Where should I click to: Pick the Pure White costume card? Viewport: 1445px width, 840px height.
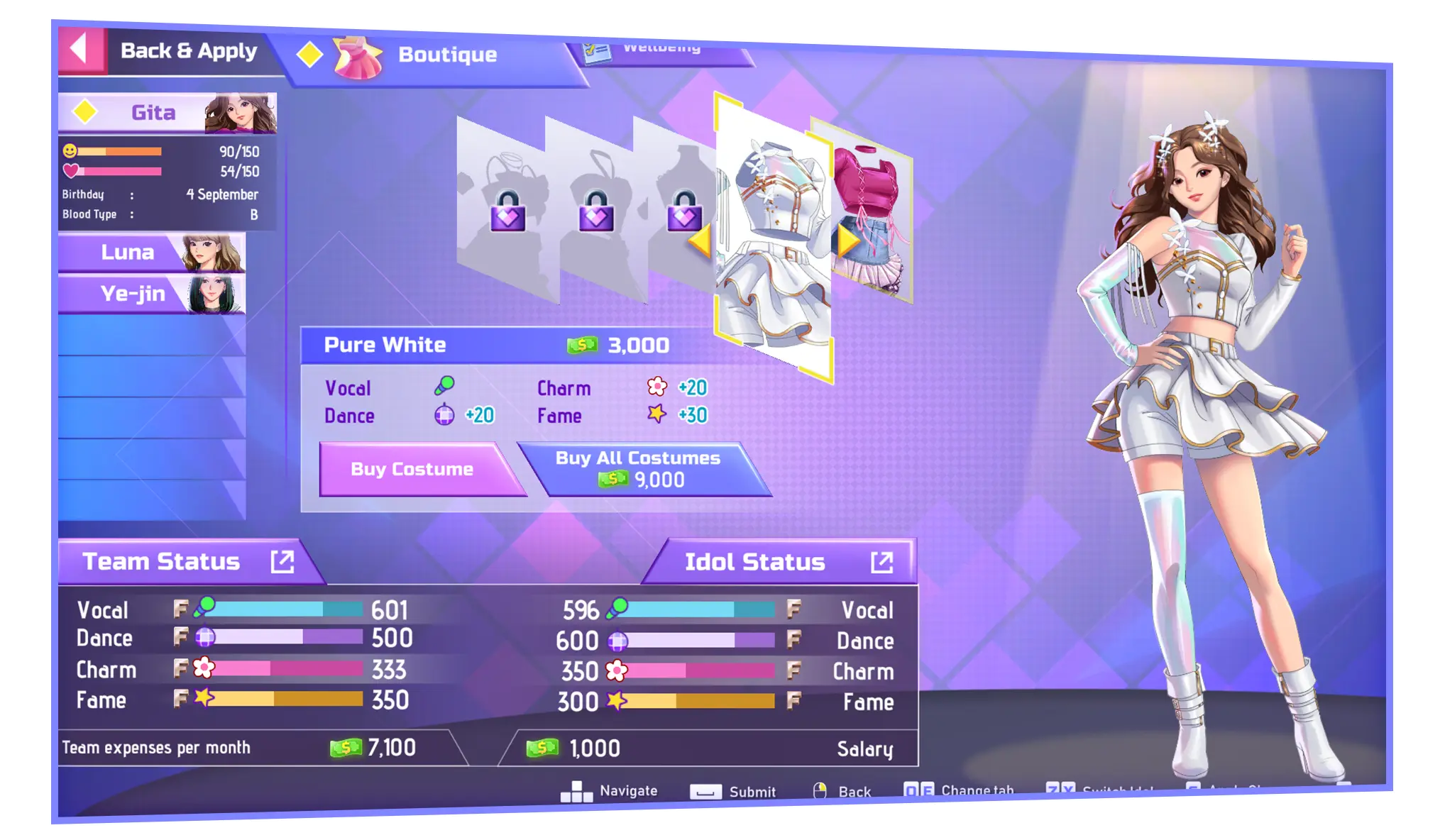click(x=774, y=234)
